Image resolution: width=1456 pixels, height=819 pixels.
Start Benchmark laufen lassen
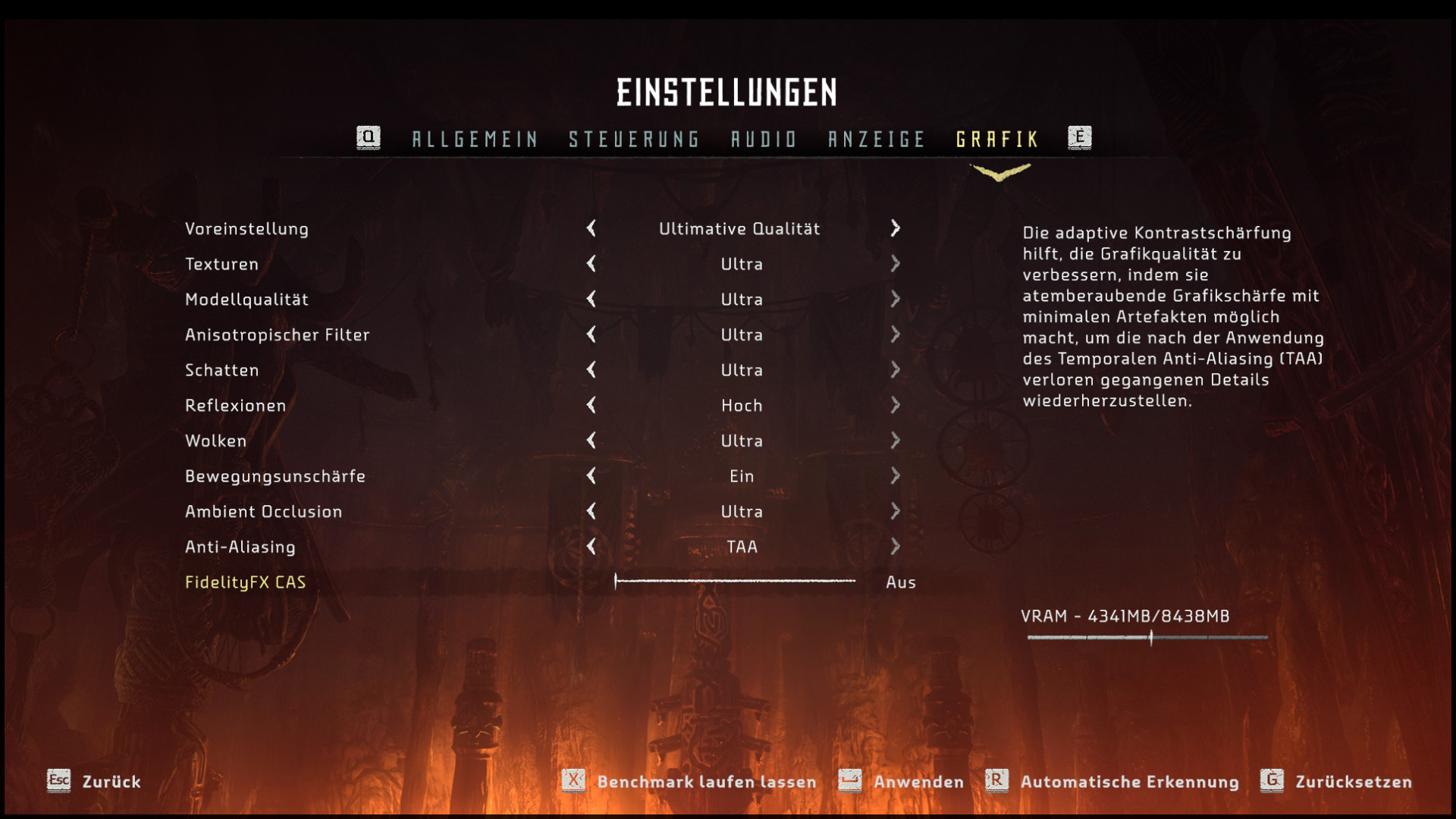point(689,782)
